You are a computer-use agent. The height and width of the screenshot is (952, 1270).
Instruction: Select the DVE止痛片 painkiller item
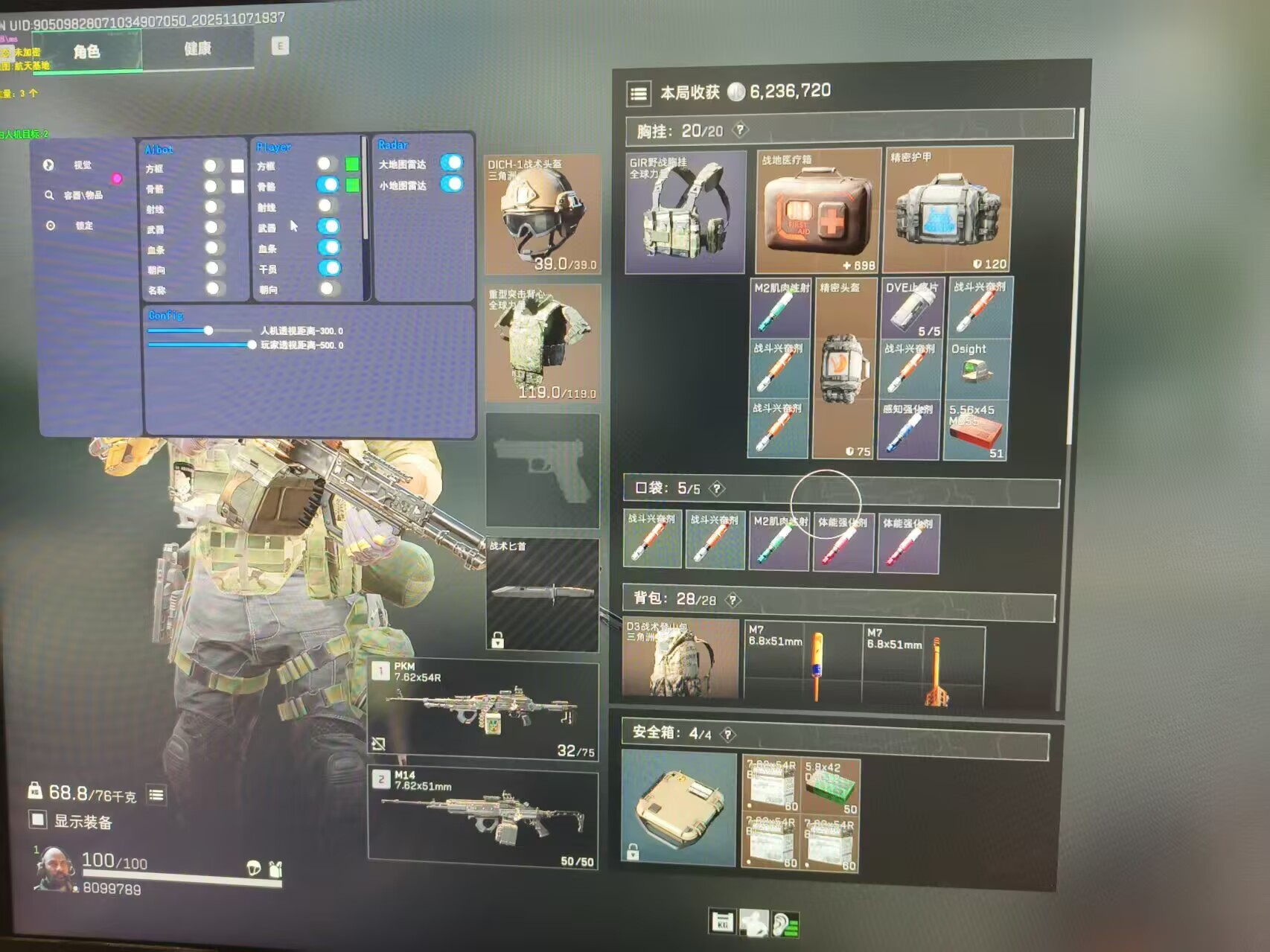911,308
